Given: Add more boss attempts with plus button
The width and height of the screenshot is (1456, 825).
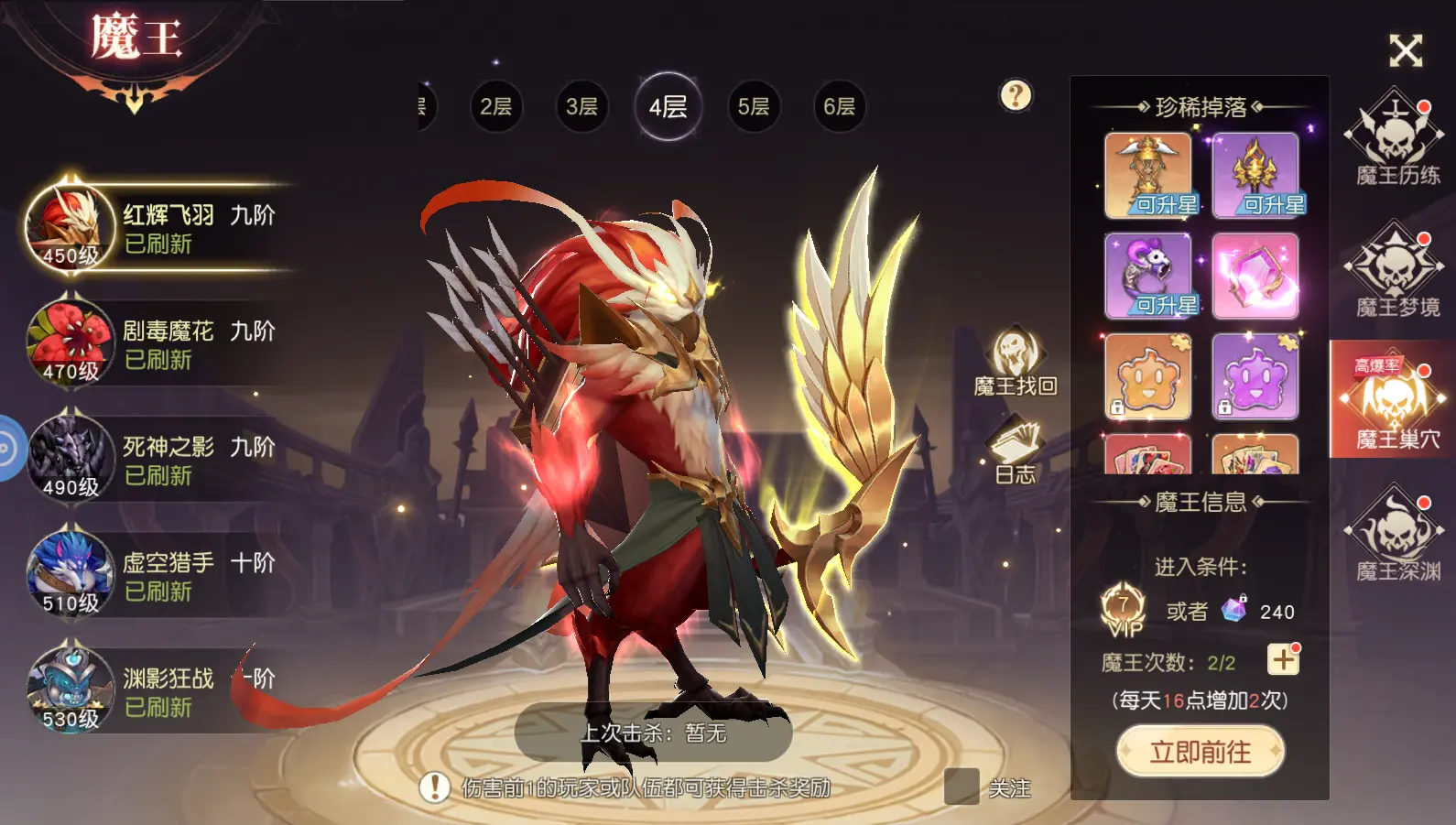Looking at the screenshot, I should tap(1283, 660).
